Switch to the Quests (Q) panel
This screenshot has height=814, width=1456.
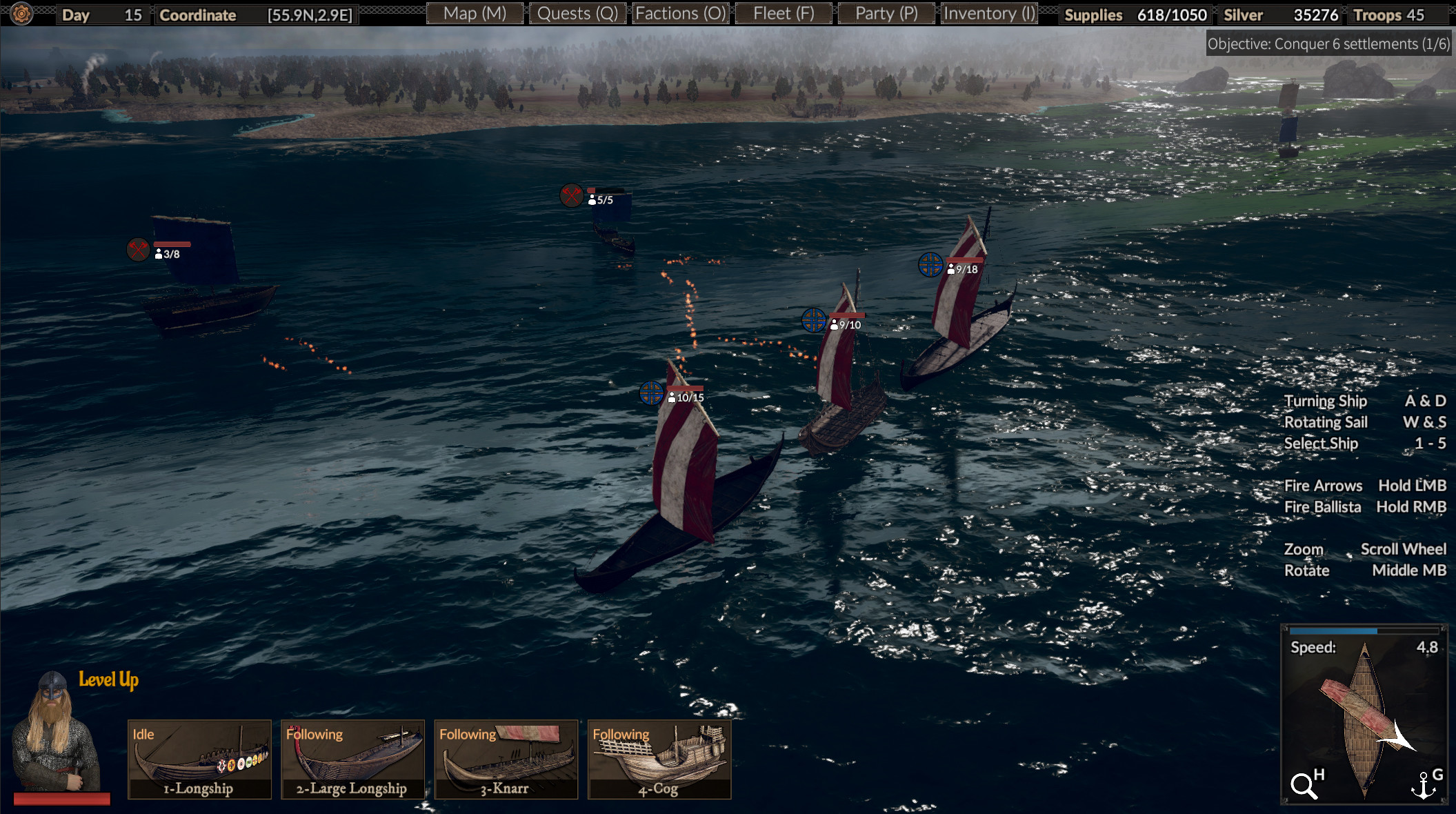[x=577, y=12]
